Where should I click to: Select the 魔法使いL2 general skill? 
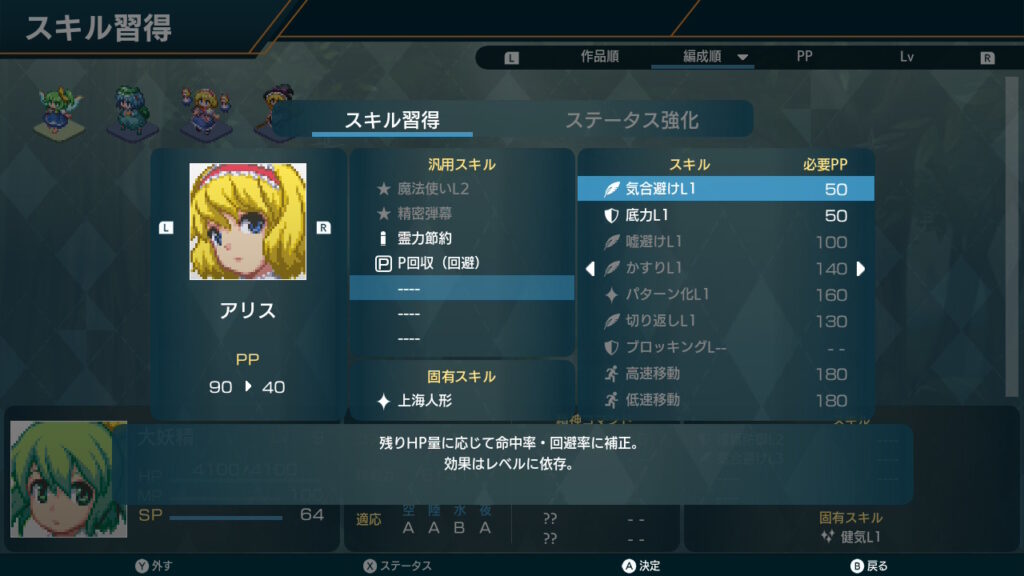click(x=461, y=188)
